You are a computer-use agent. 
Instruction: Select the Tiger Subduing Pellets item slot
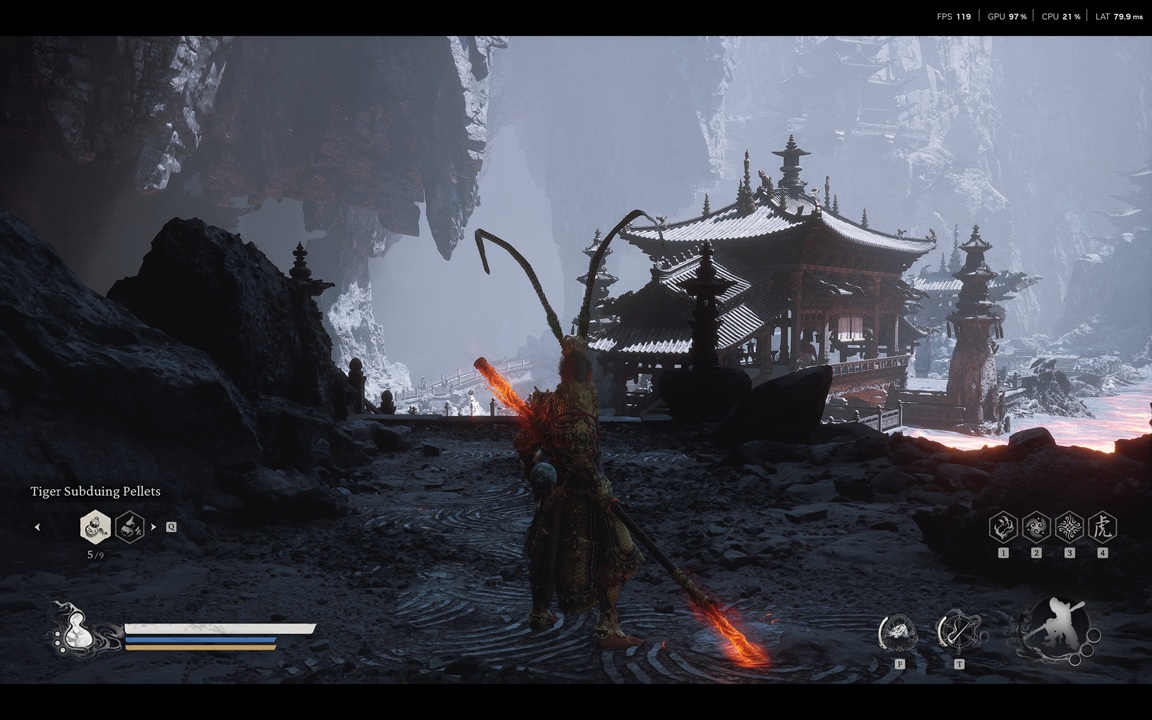[95, 526]
